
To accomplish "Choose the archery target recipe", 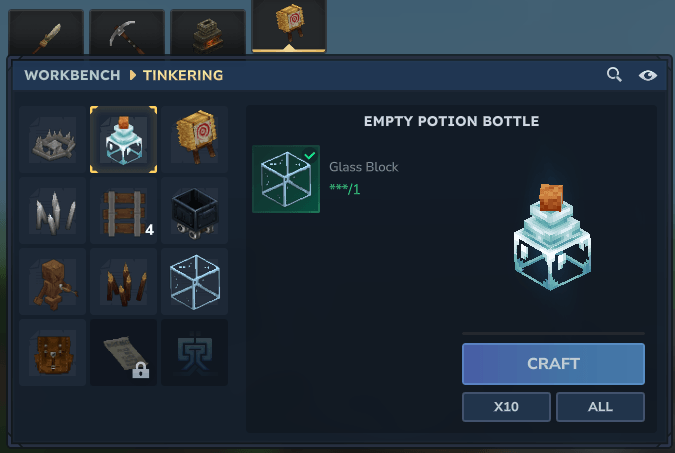I will pyautogui.click(x=194, y=140).
